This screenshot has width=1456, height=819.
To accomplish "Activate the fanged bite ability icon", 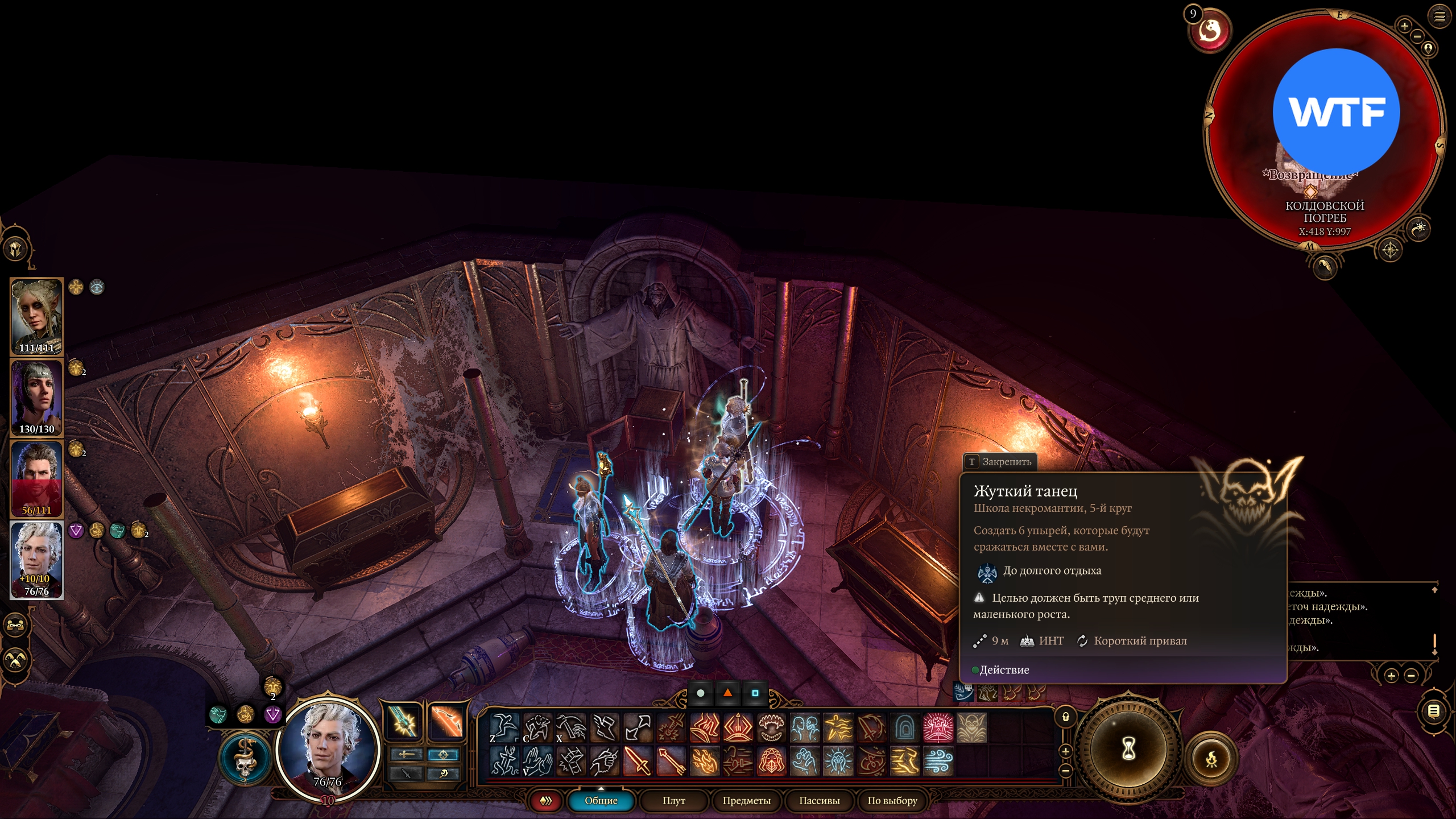I will tap(771, 727).
